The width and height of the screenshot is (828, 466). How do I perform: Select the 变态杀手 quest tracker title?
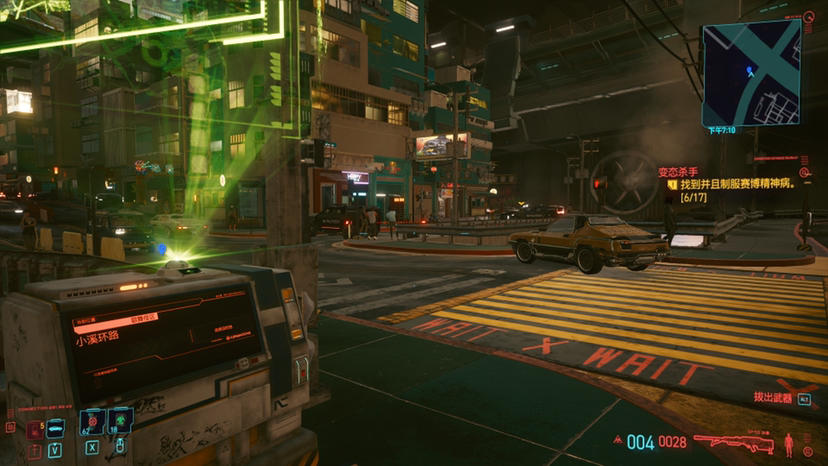pyautogui.click(x=678, y=172)
